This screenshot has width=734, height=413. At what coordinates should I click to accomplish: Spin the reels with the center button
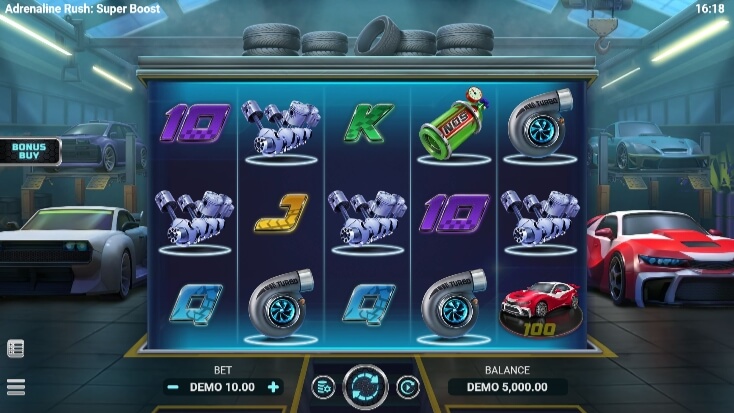tap(365, 387)
